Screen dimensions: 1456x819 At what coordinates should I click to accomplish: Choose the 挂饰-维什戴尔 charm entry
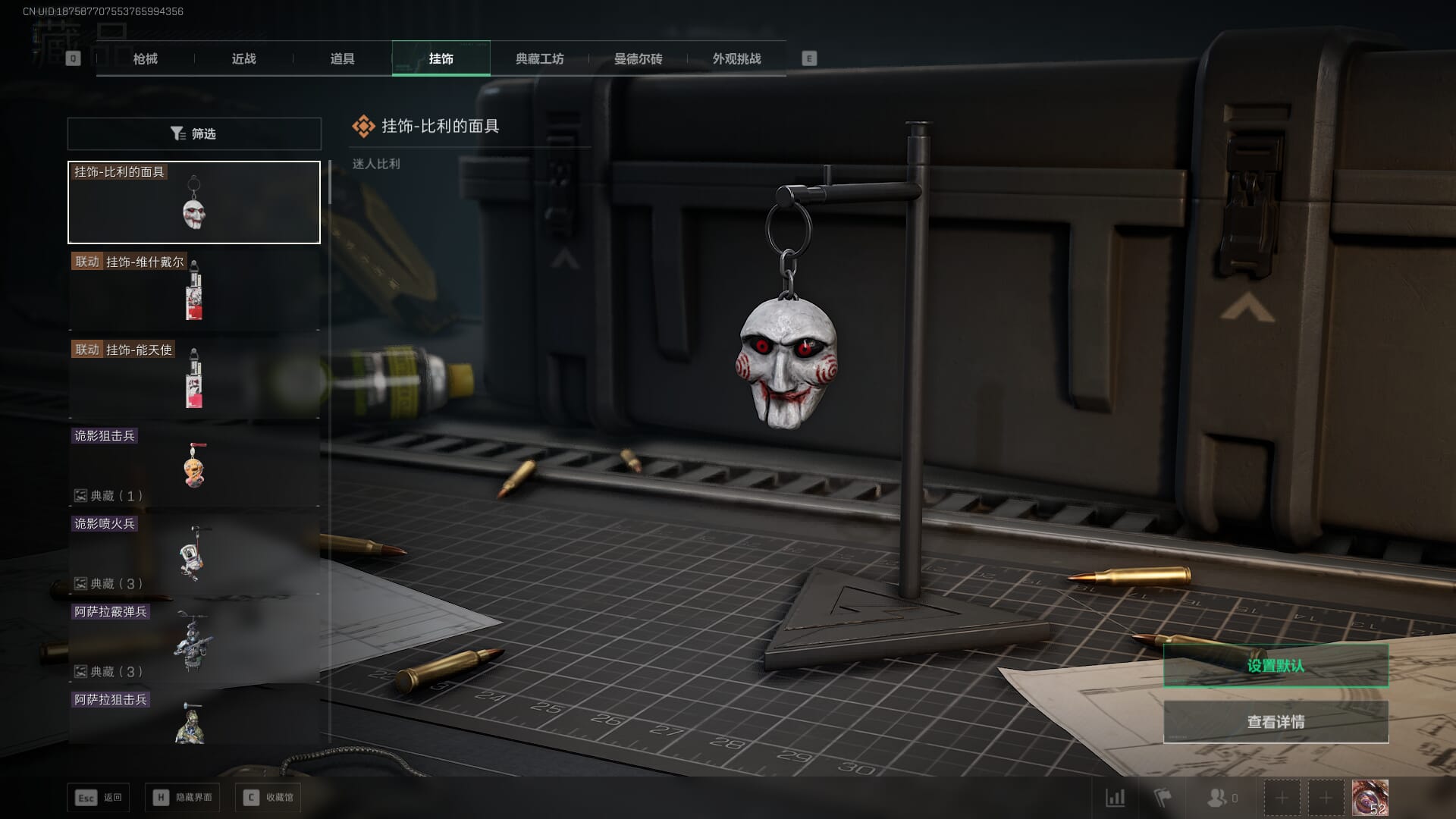click(194, 290)
